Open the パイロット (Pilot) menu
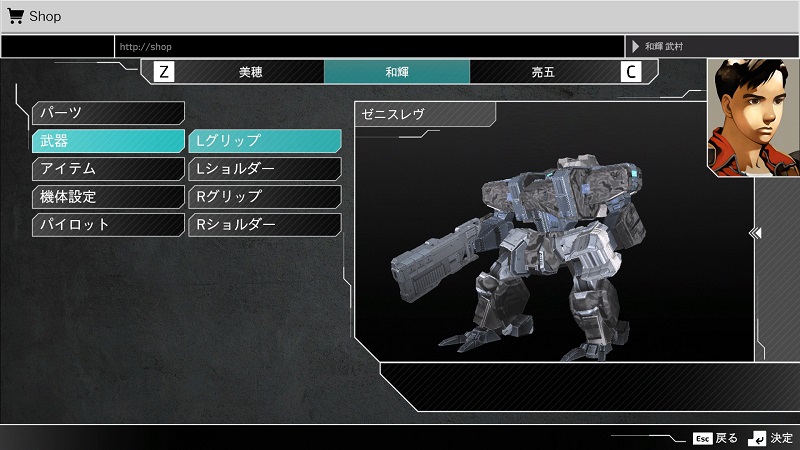Screen dimensions: 800x450 point(108,224)
